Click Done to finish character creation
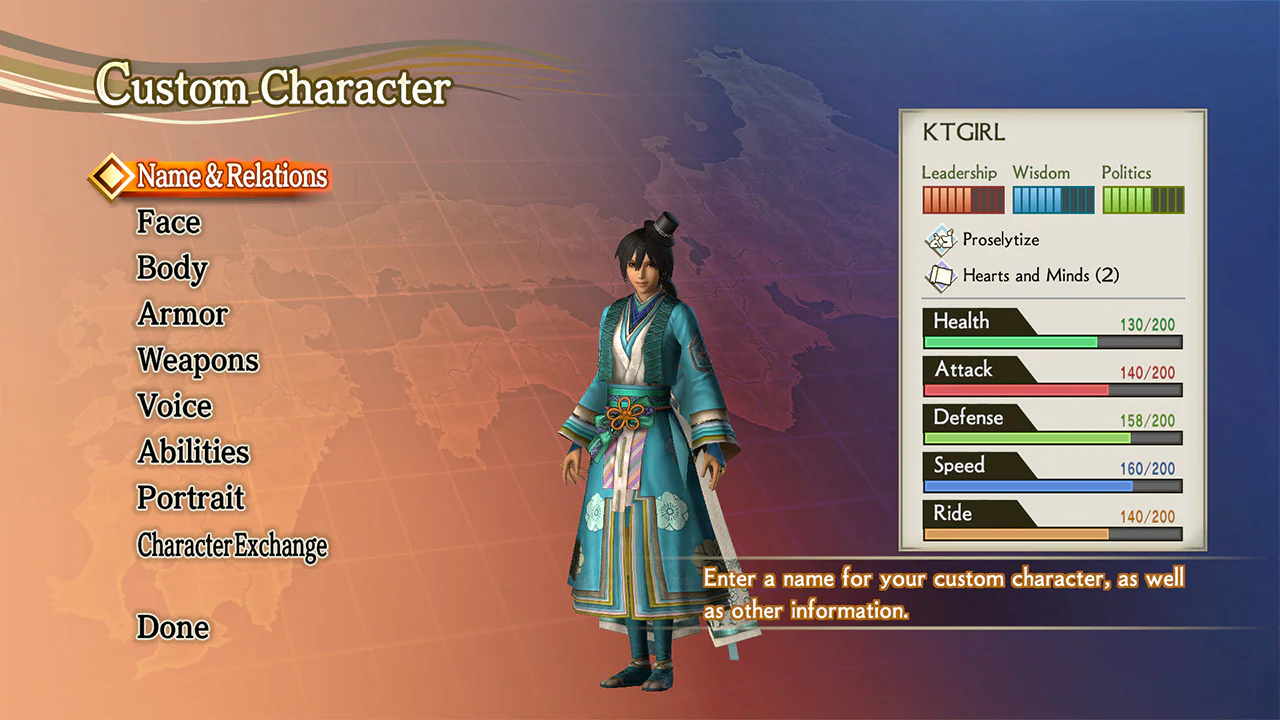This screenshot has height=720, width=1280. (x=172, y=627)
